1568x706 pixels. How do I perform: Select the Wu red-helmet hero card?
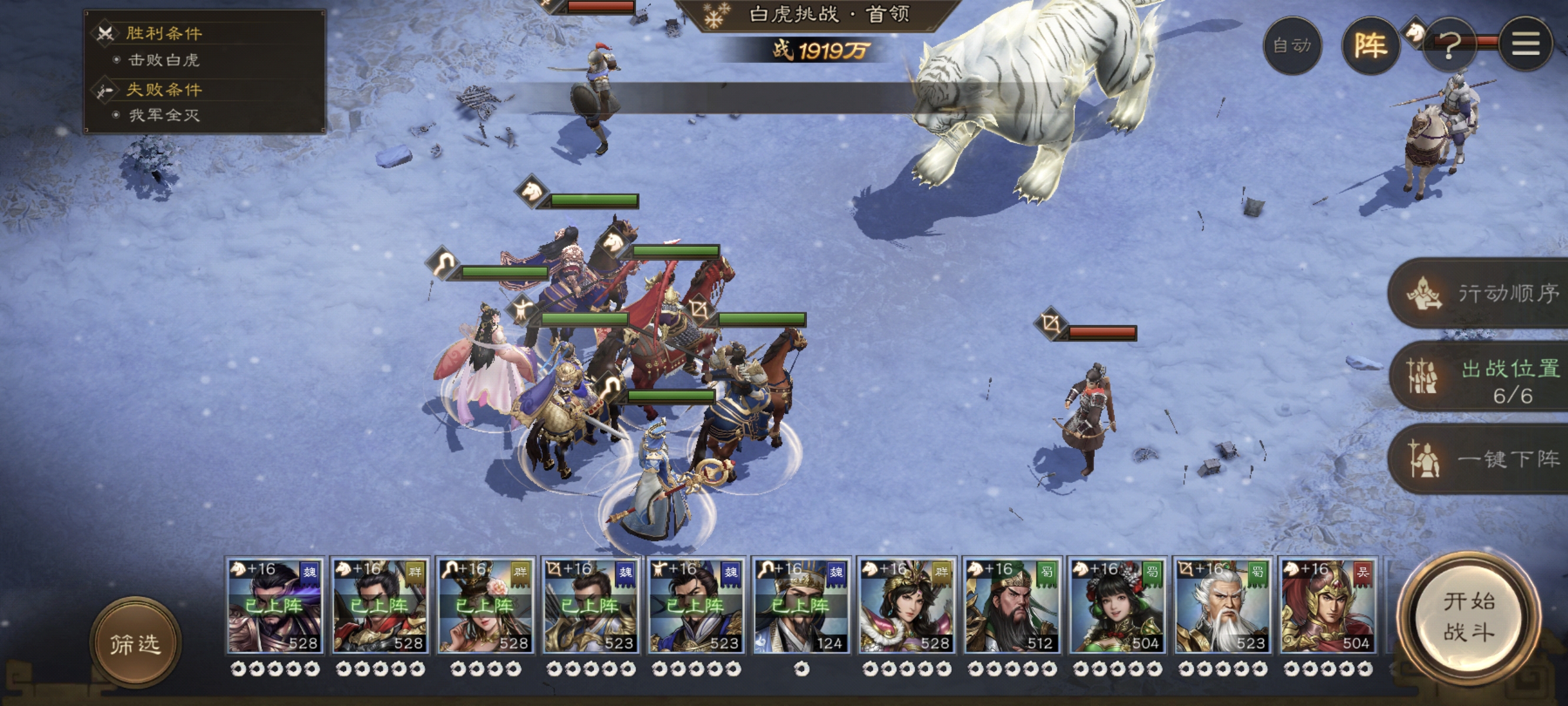coord(1328,606)
